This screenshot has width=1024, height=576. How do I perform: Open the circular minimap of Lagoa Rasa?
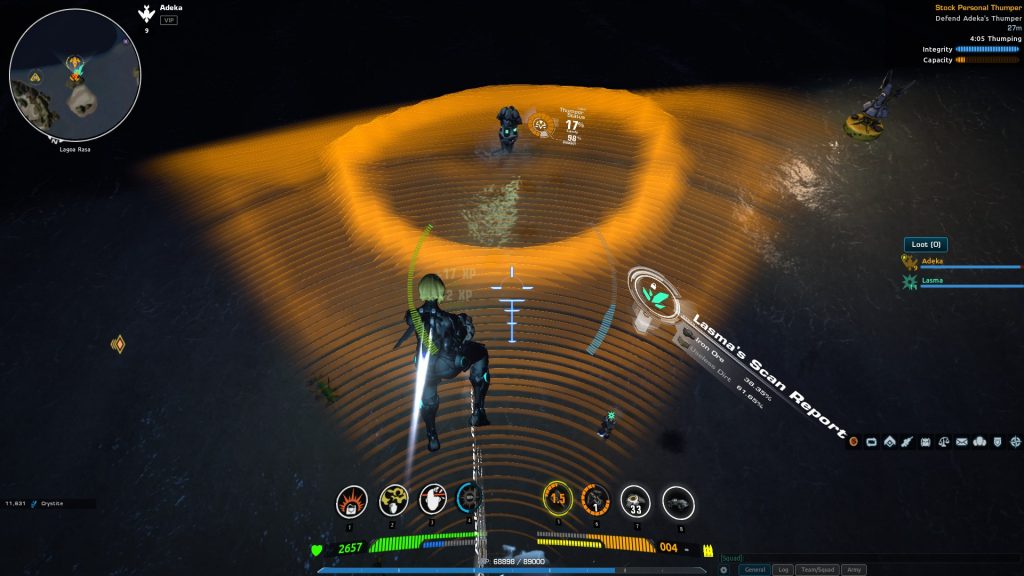pos(75,76)
